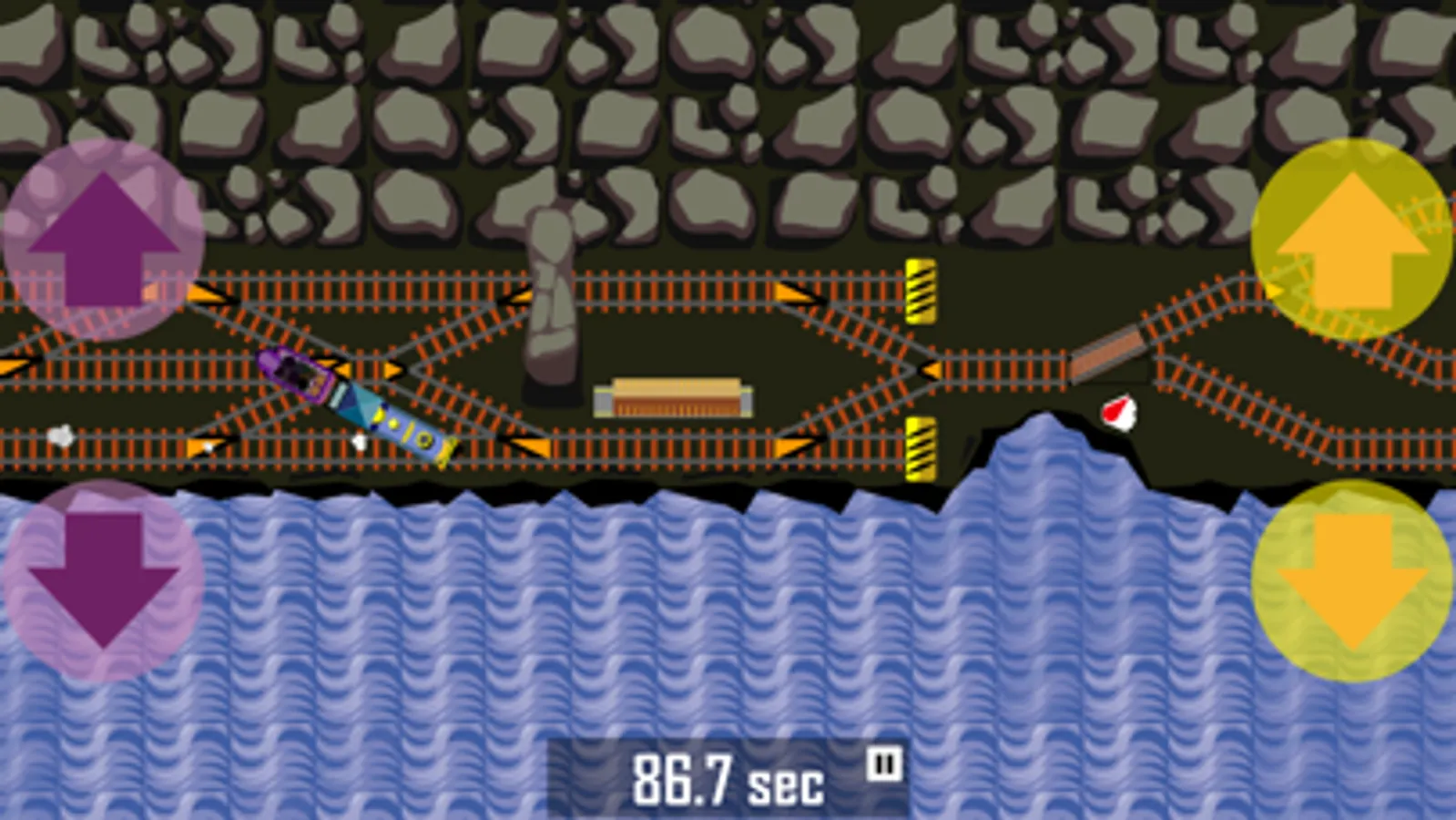Flip the switch arrow near the lower buffer
This screenshot has width=1456, height=820.
click(x=794, y=445)
